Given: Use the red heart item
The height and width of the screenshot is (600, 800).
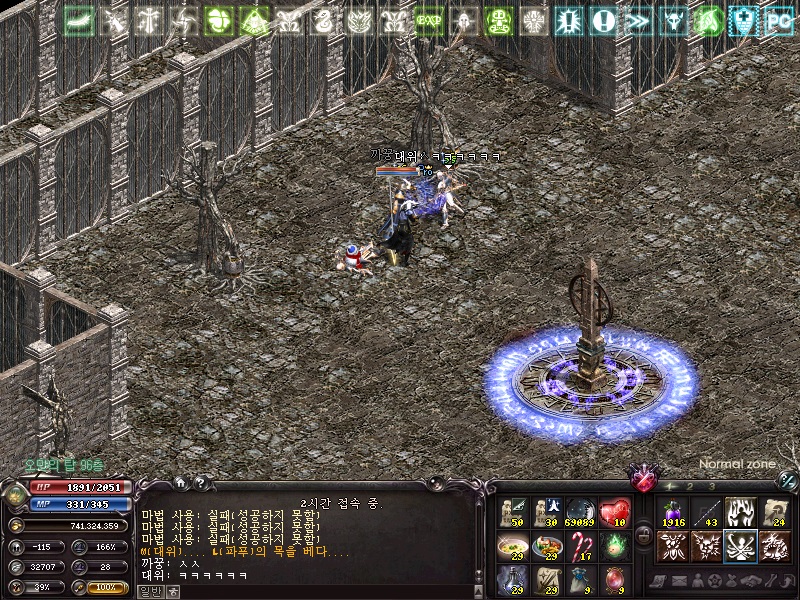Looking at the screenshot, I should 614,512.
